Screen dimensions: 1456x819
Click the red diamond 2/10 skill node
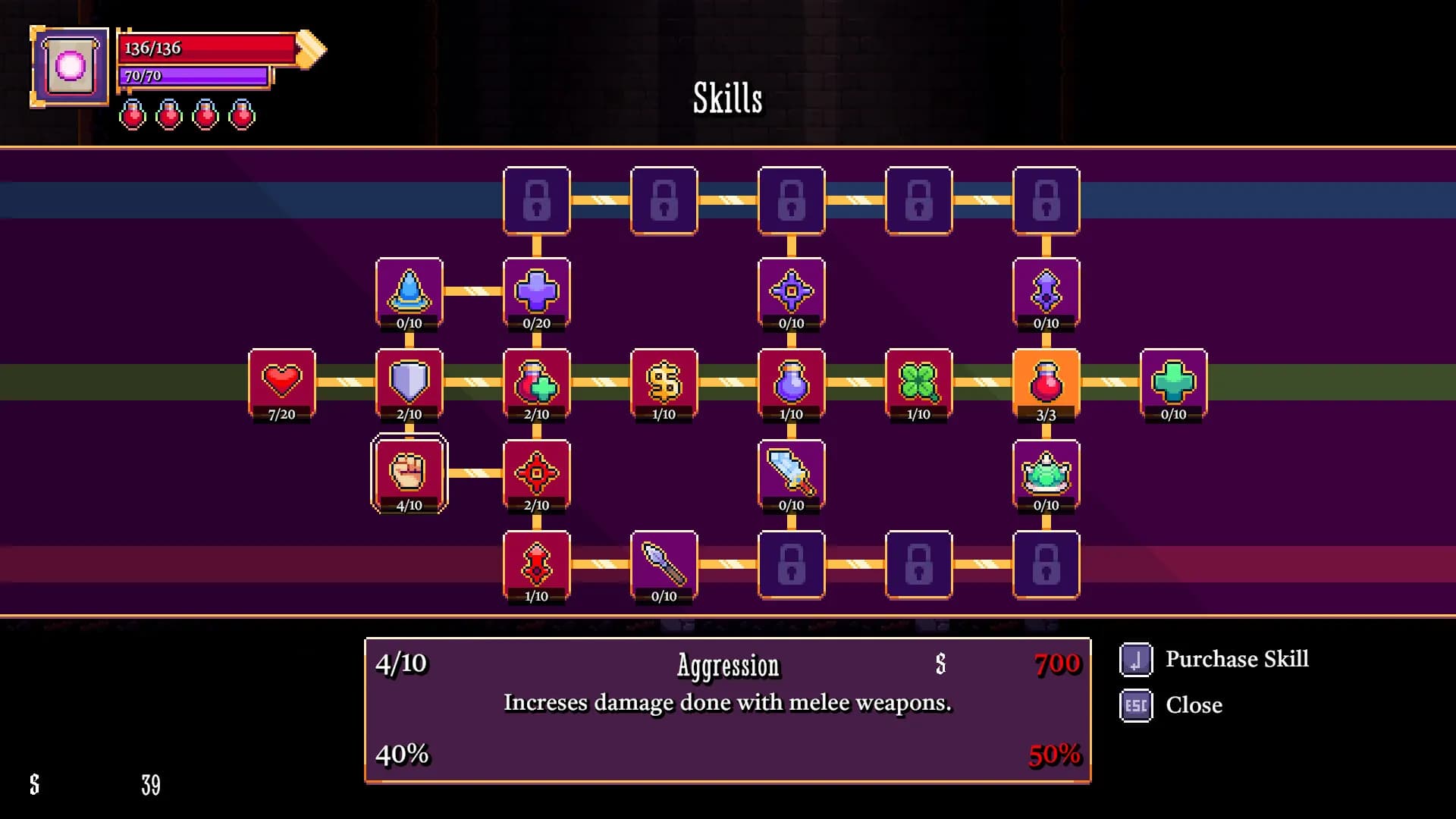click(536, 474)
